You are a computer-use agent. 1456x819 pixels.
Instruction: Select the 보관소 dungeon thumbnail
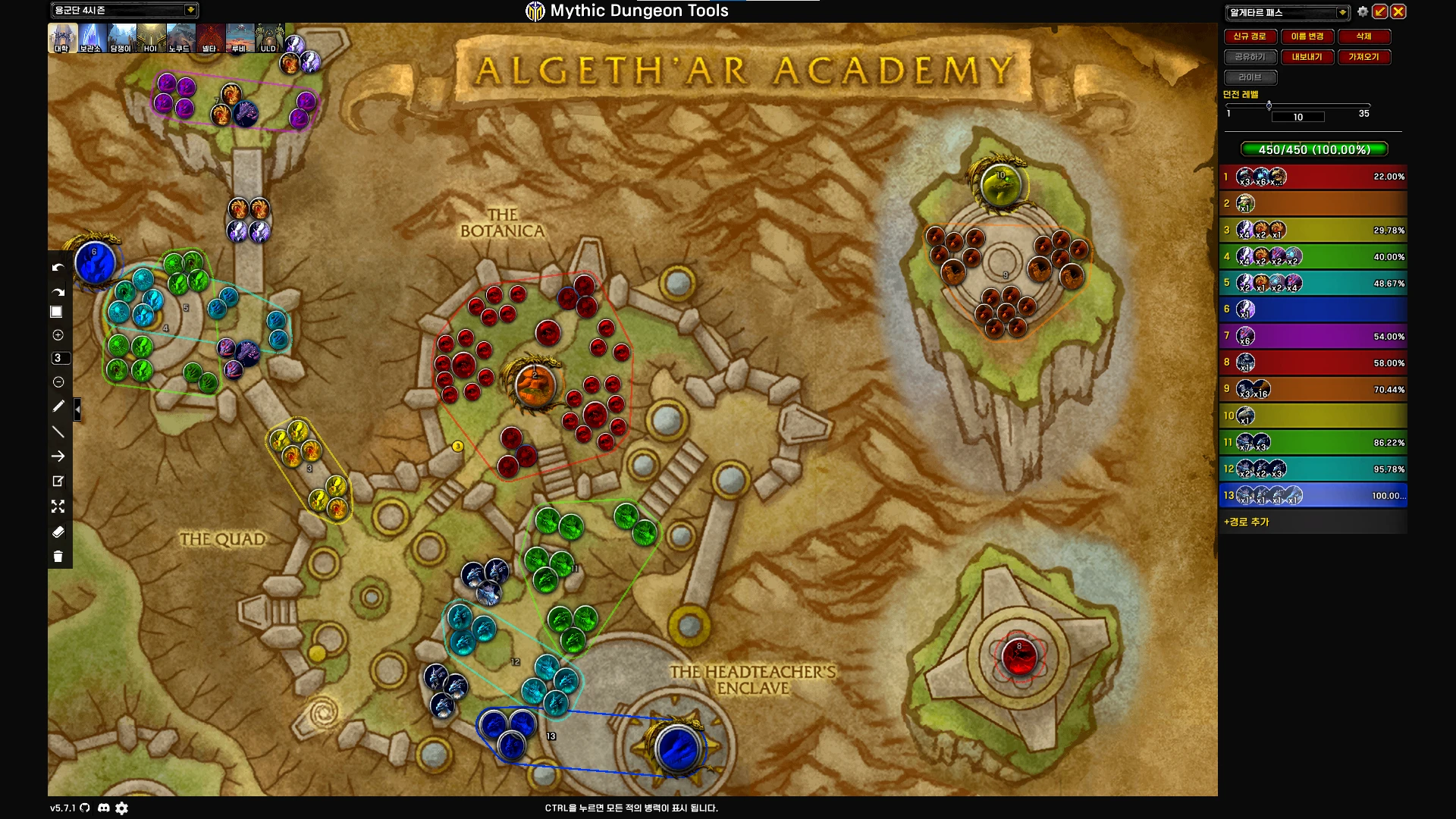point(91,38)
